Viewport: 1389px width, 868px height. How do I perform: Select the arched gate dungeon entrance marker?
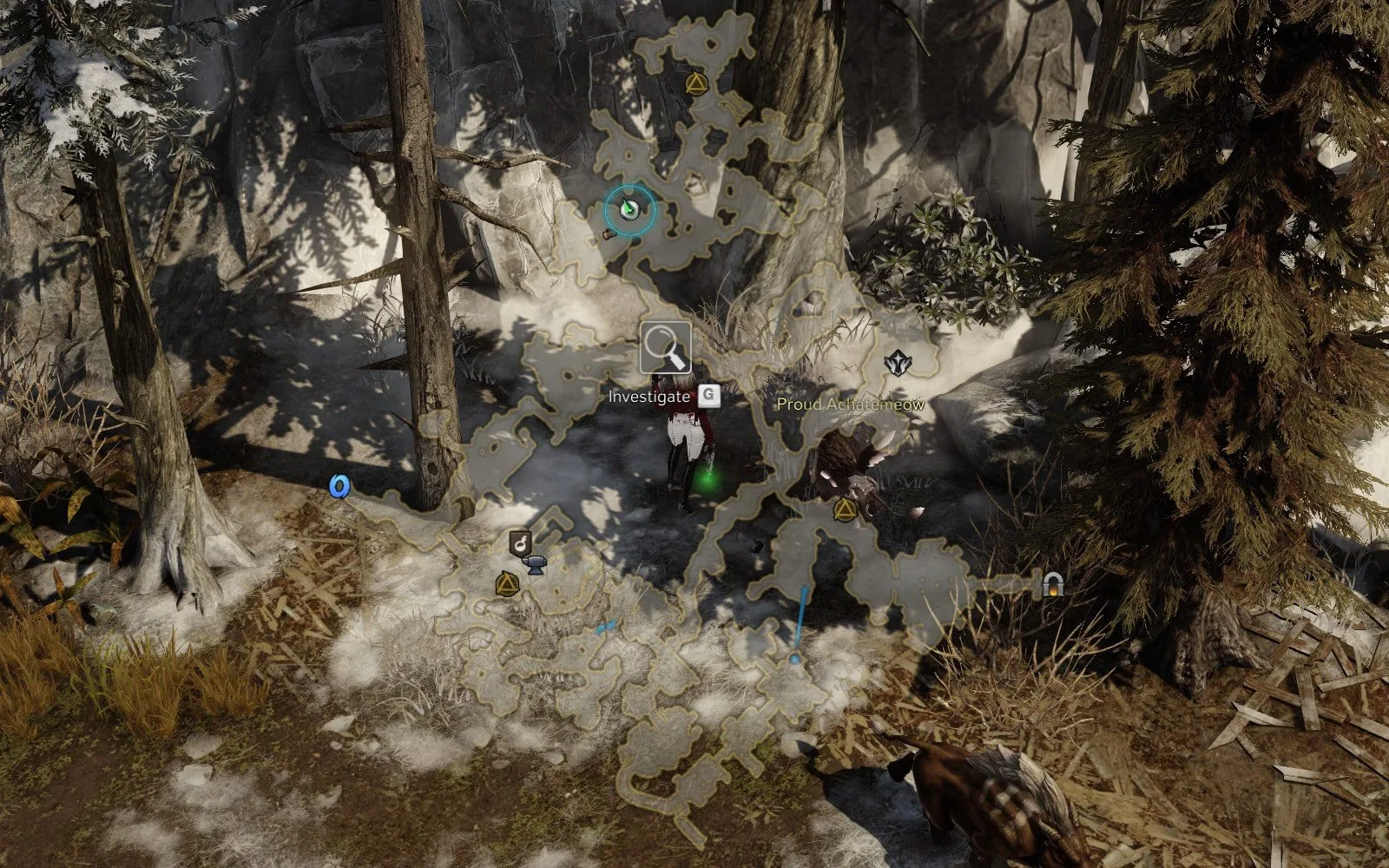(x=1054, y=585)
